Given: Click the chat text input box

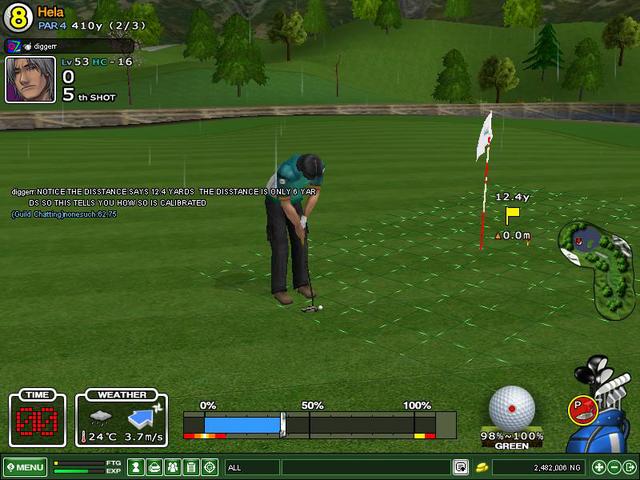Looking at the screenshot, I should click(365, 467).
